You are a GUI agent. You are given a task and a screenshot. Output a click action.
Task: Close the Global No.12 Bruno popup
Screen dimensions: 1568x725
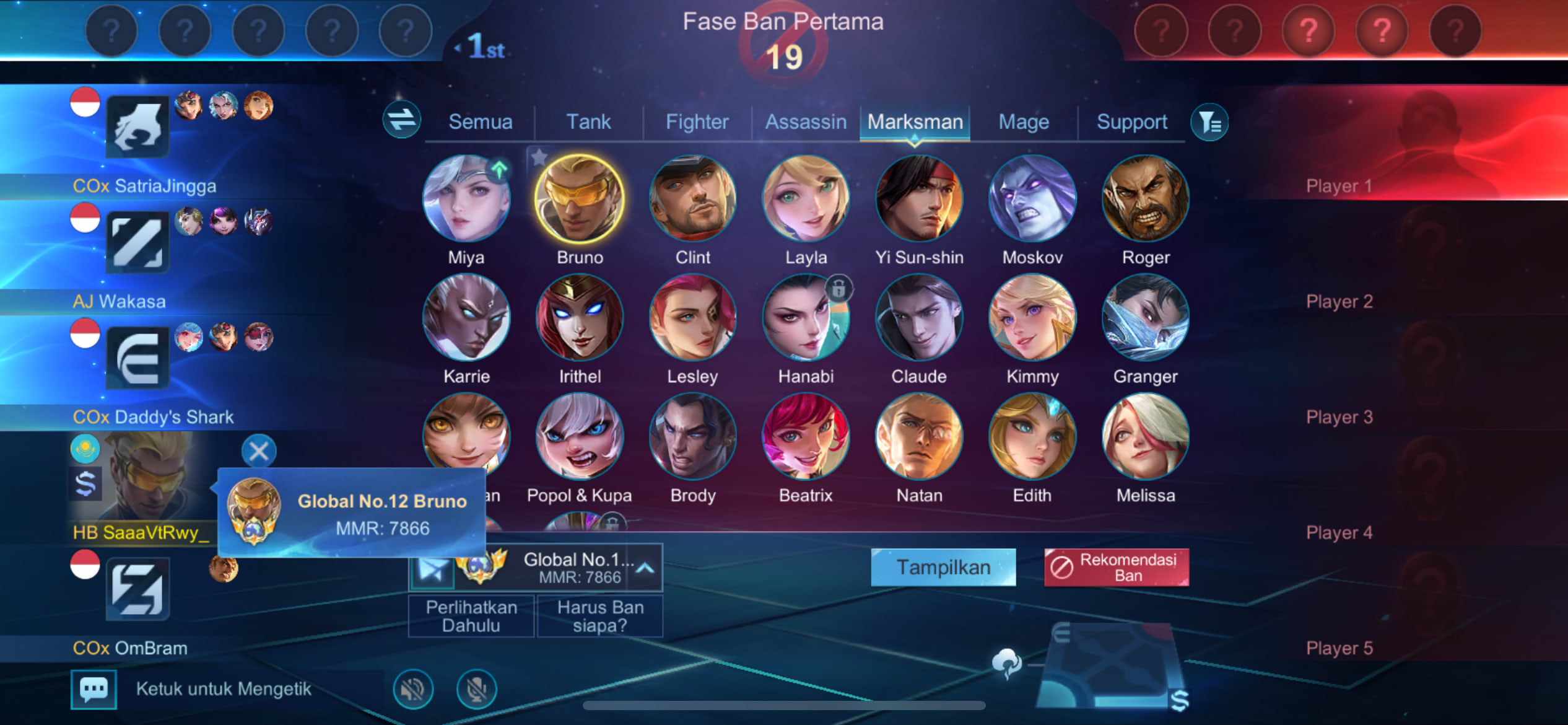click(x=259, y=451)
